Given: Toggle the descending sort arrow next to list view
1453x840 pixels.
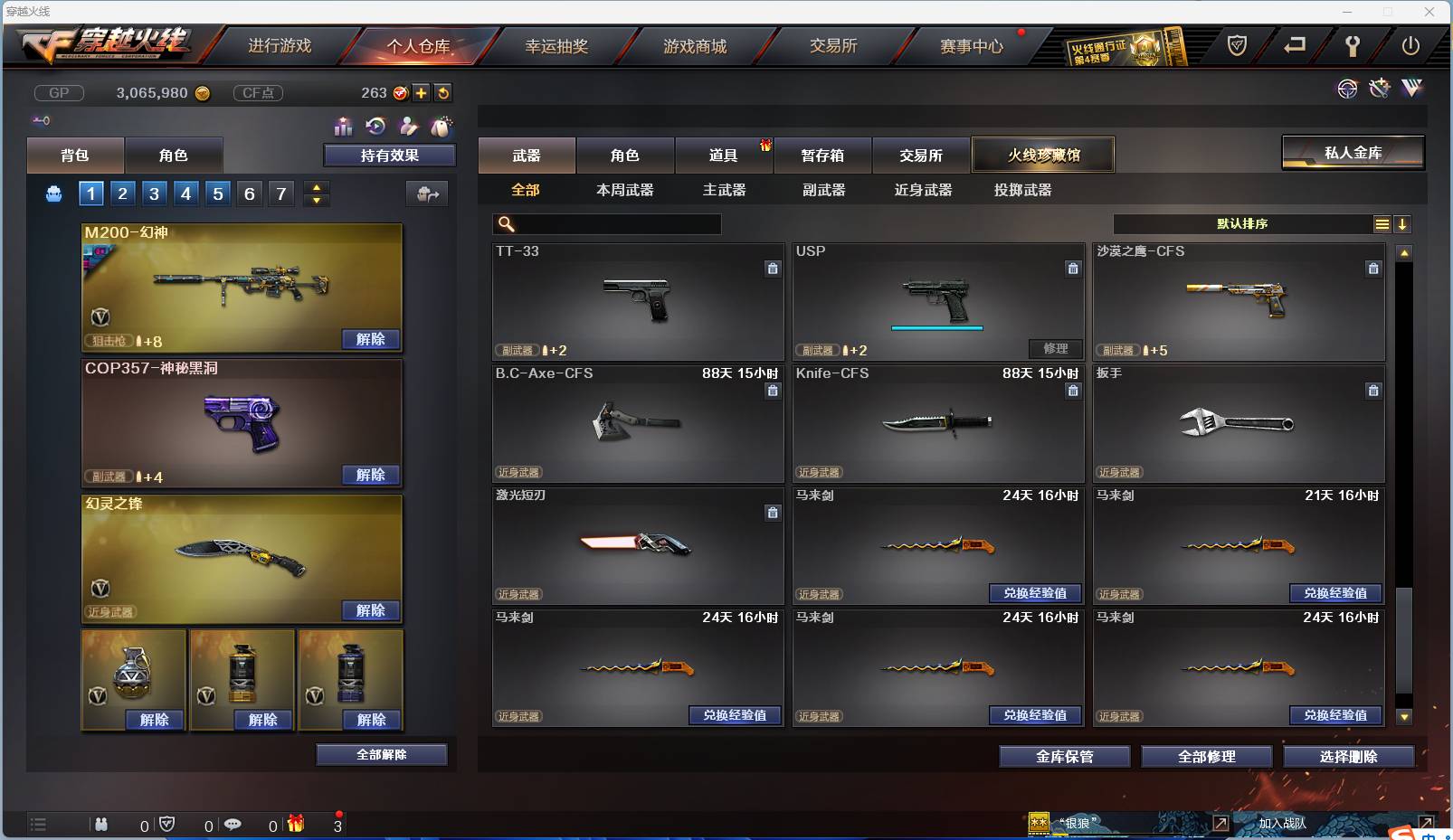Looking at the screenshot, I should [1403, 223].
